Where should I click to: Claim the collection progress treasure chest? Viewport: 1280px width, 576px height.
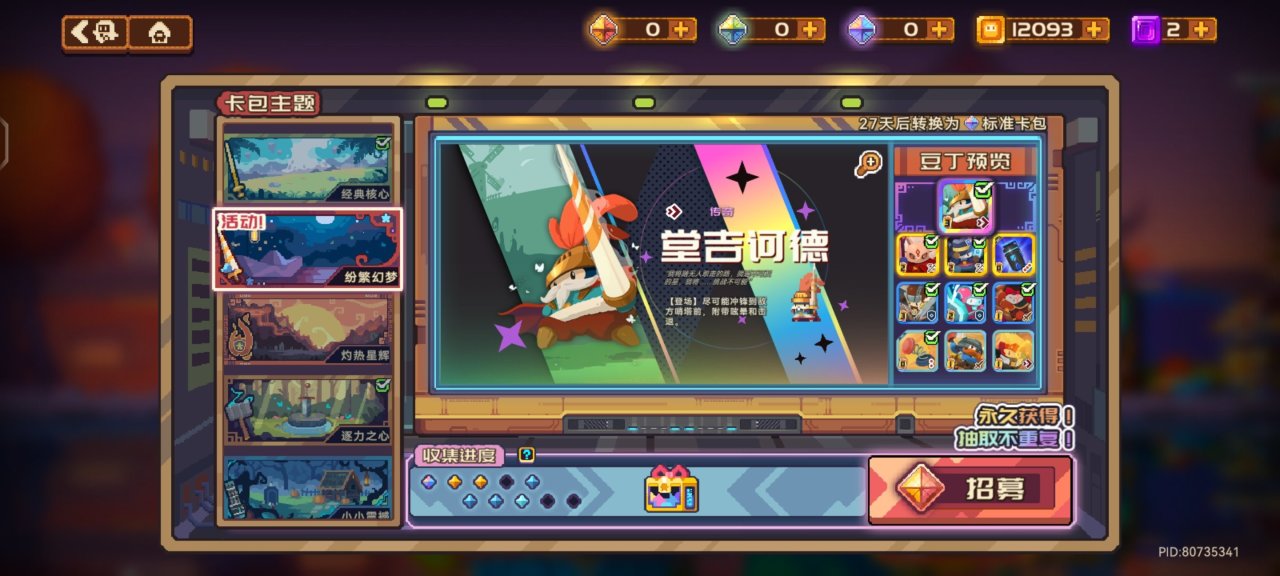[671, 489]
